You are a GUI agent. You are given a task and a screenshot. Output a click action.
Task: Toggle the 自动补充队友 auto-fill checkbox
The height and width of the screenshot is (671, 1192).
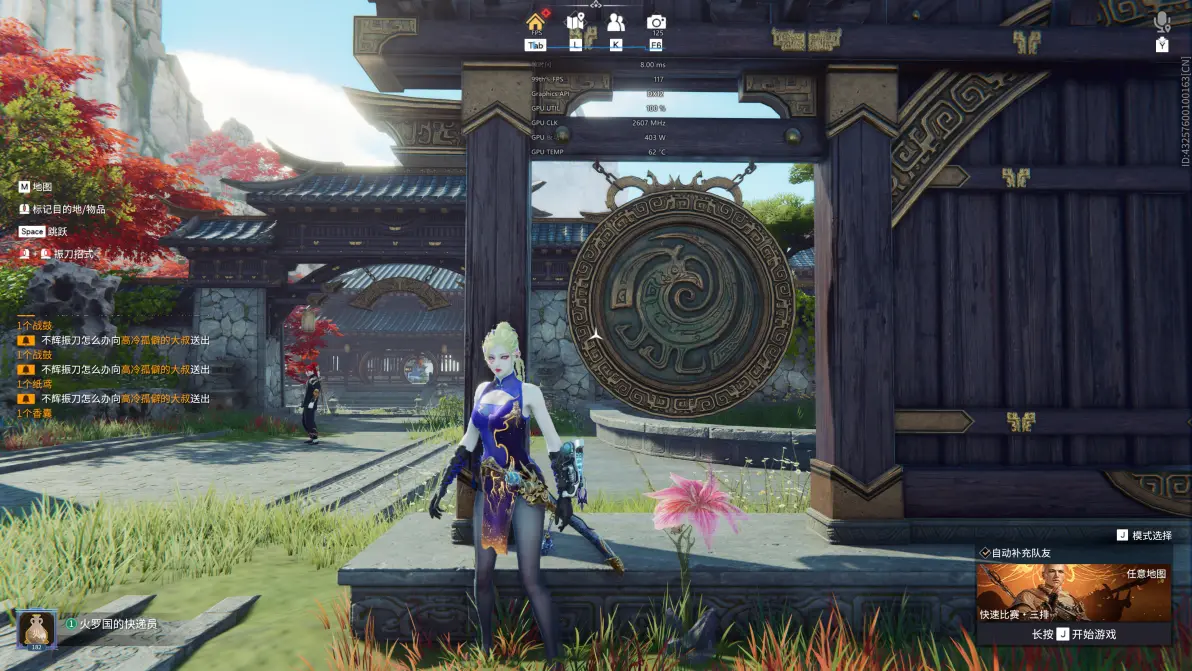985,553
